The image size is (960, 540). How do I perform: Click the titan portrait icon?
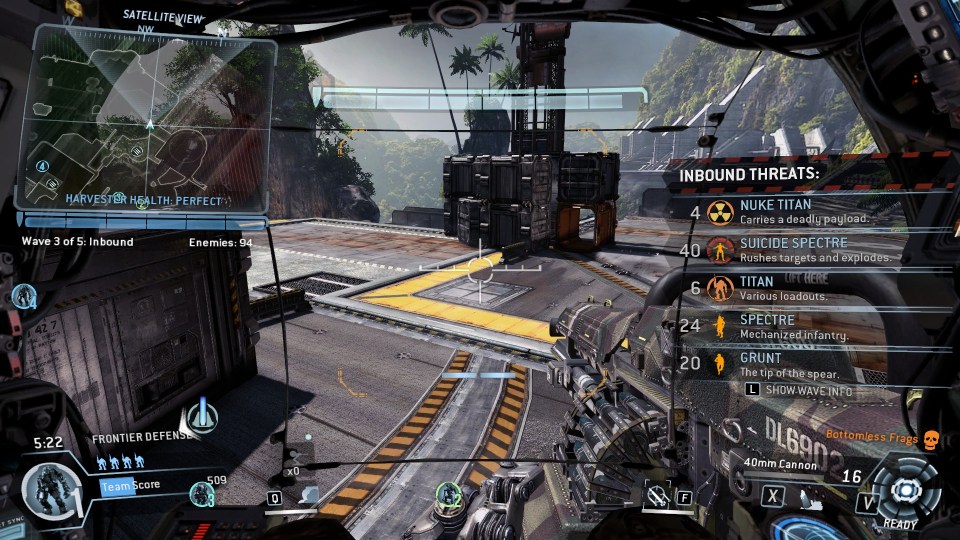pyautogui.click(x=47, y=491)
